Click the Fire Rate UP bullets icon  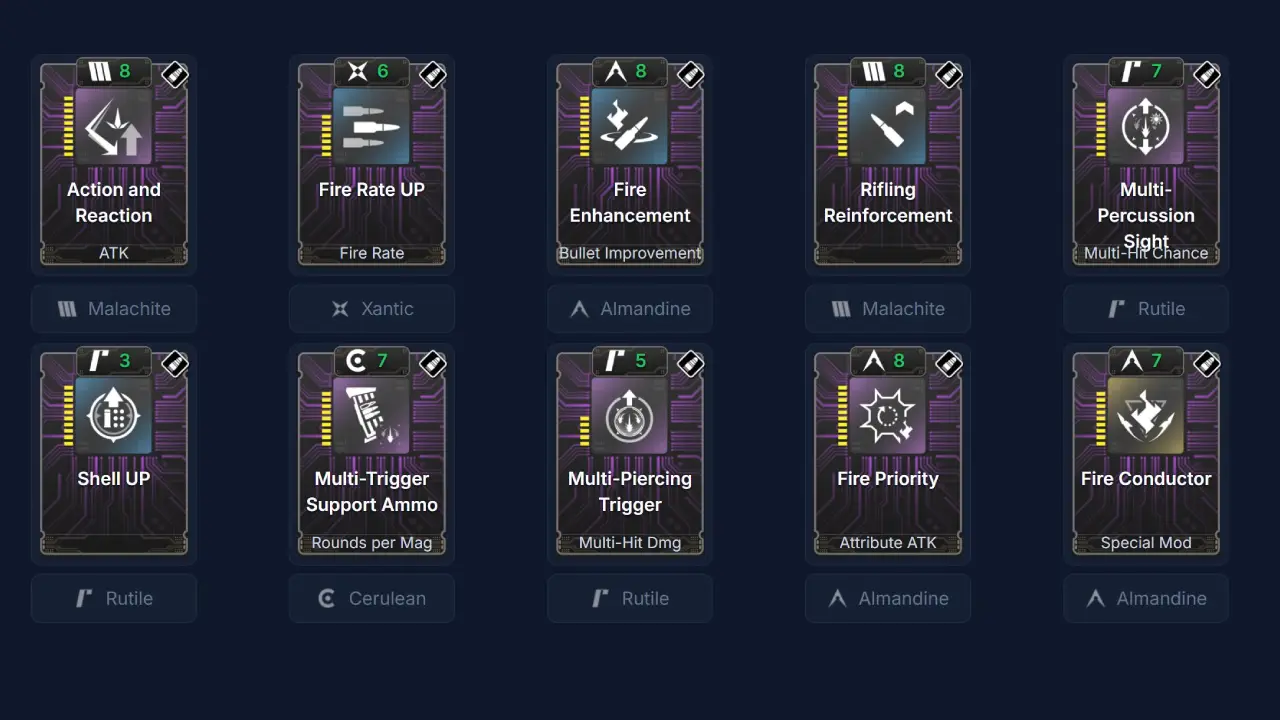372,126
